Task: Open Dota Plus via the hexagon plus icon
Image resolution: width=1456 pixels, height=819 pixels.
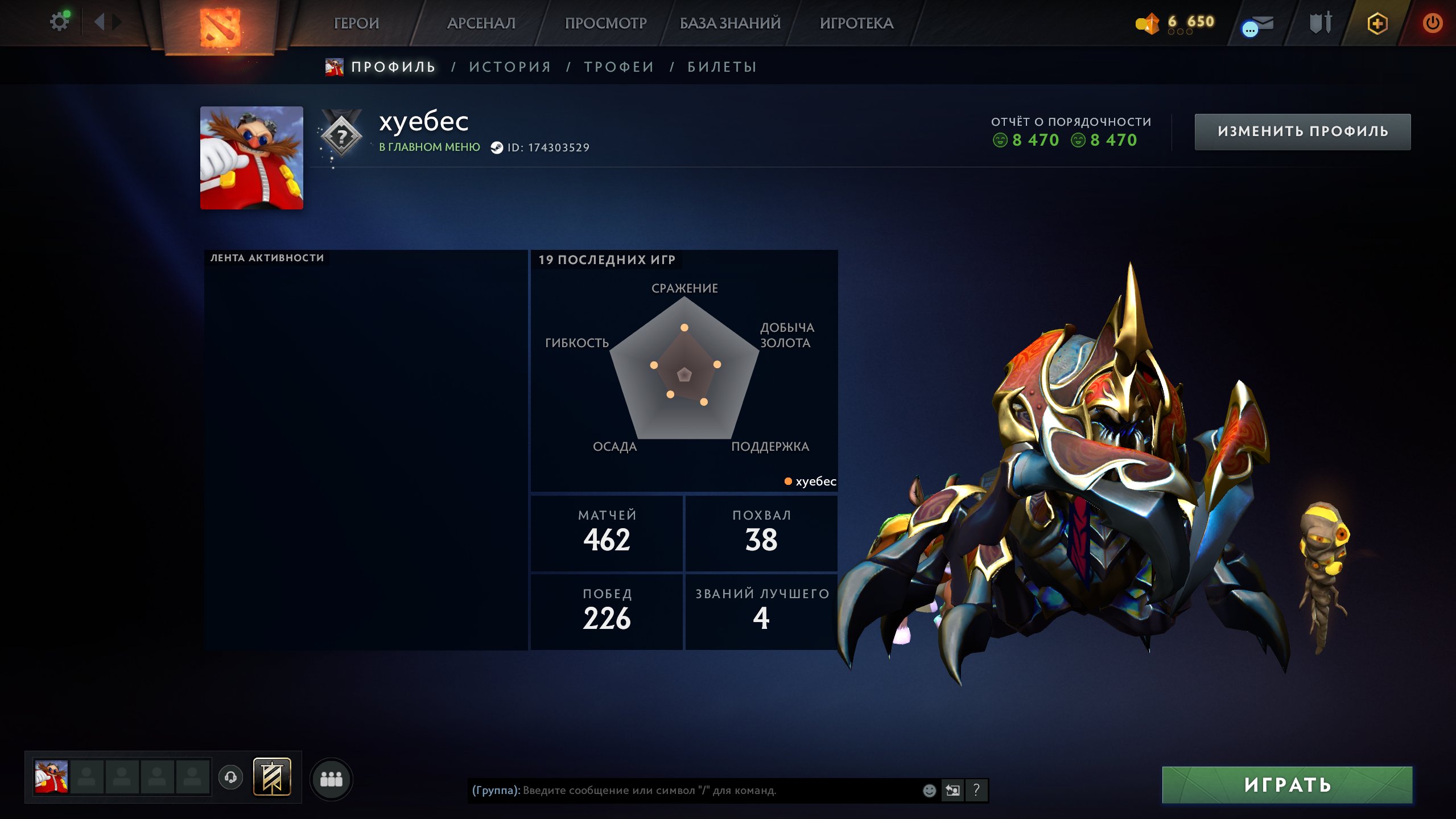Action: point(1379,23)
